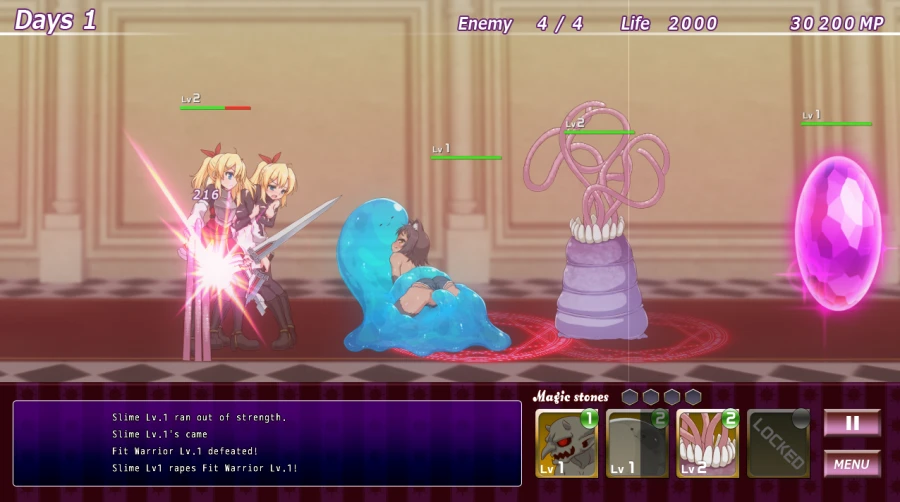Viewport: 900px width, 502px height.
Task: Pause the battle with the pause button
Action: tap(852, 423)
